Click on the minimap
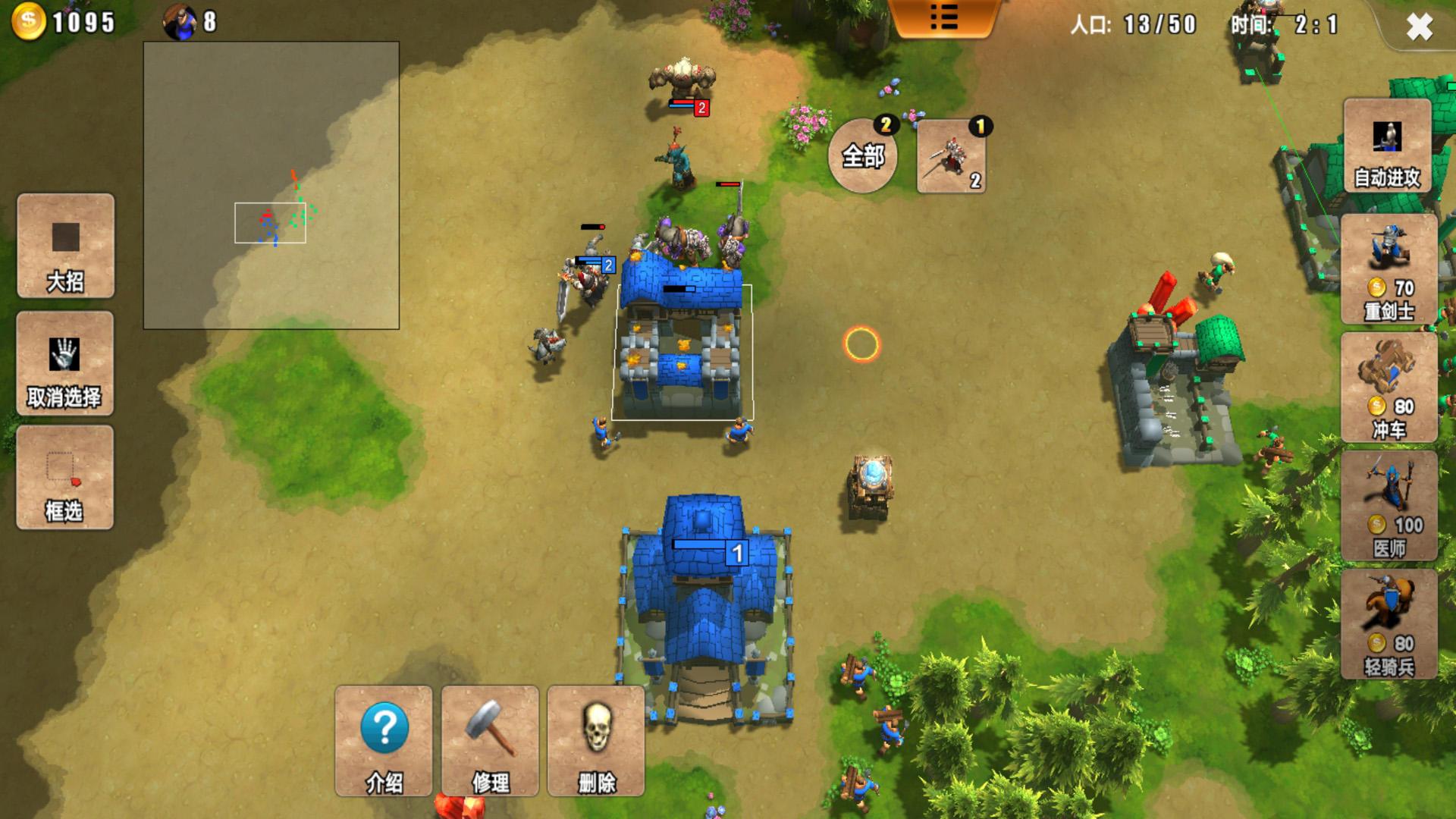The width and height of the screenshot is (1456, 819). coord(271,185)
